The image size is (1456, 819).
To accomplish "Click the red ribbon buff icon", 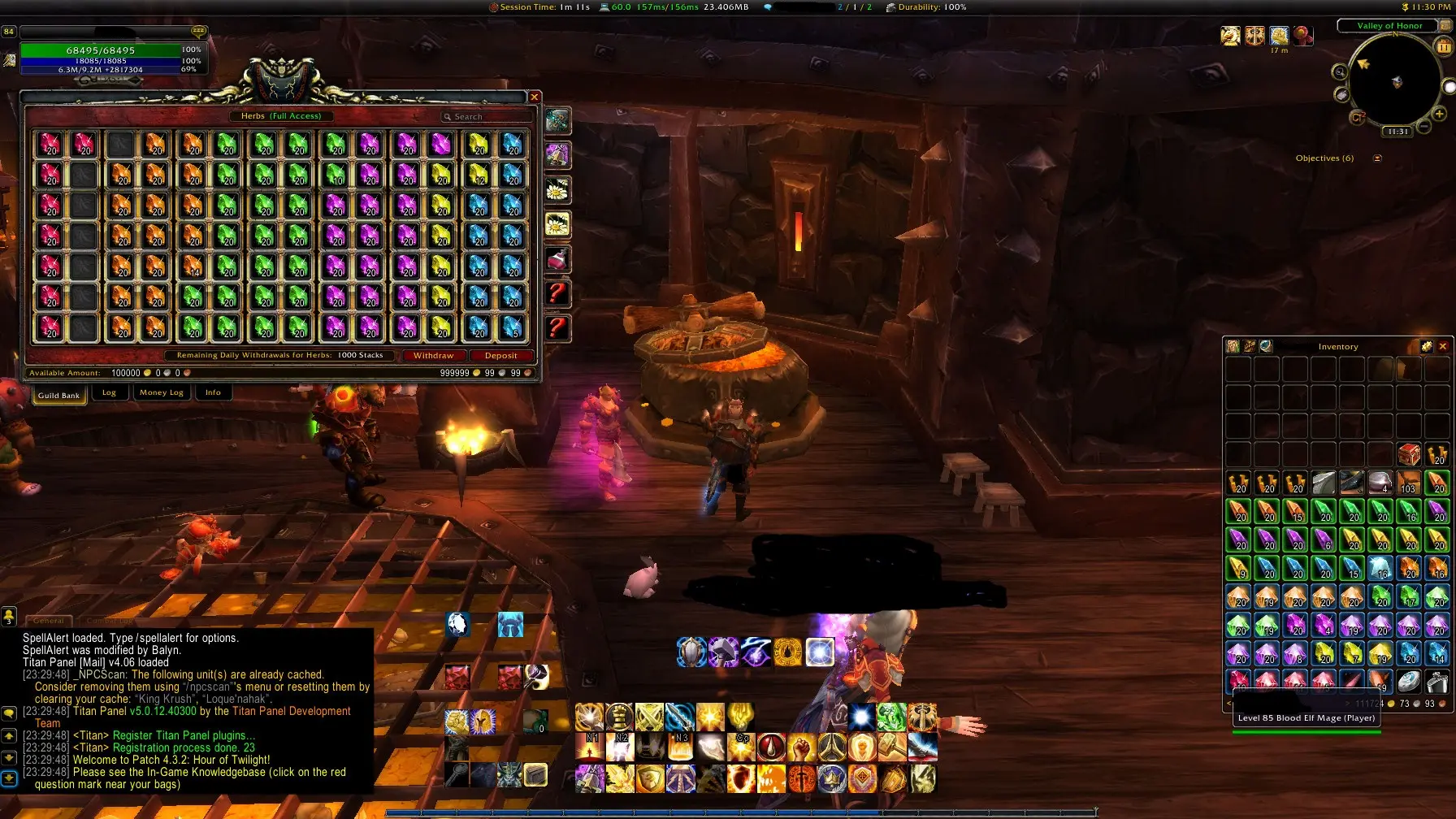I will [1303, 36].
